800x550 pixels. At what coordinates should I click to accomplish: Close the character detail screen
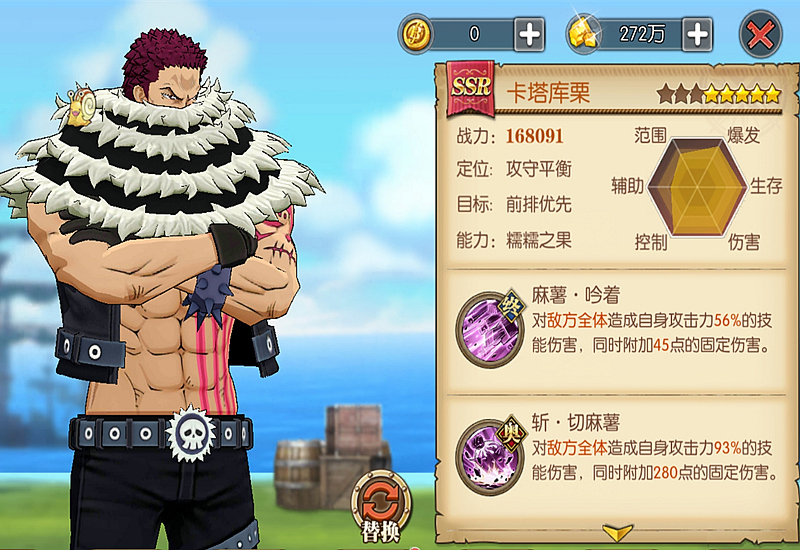760,34
